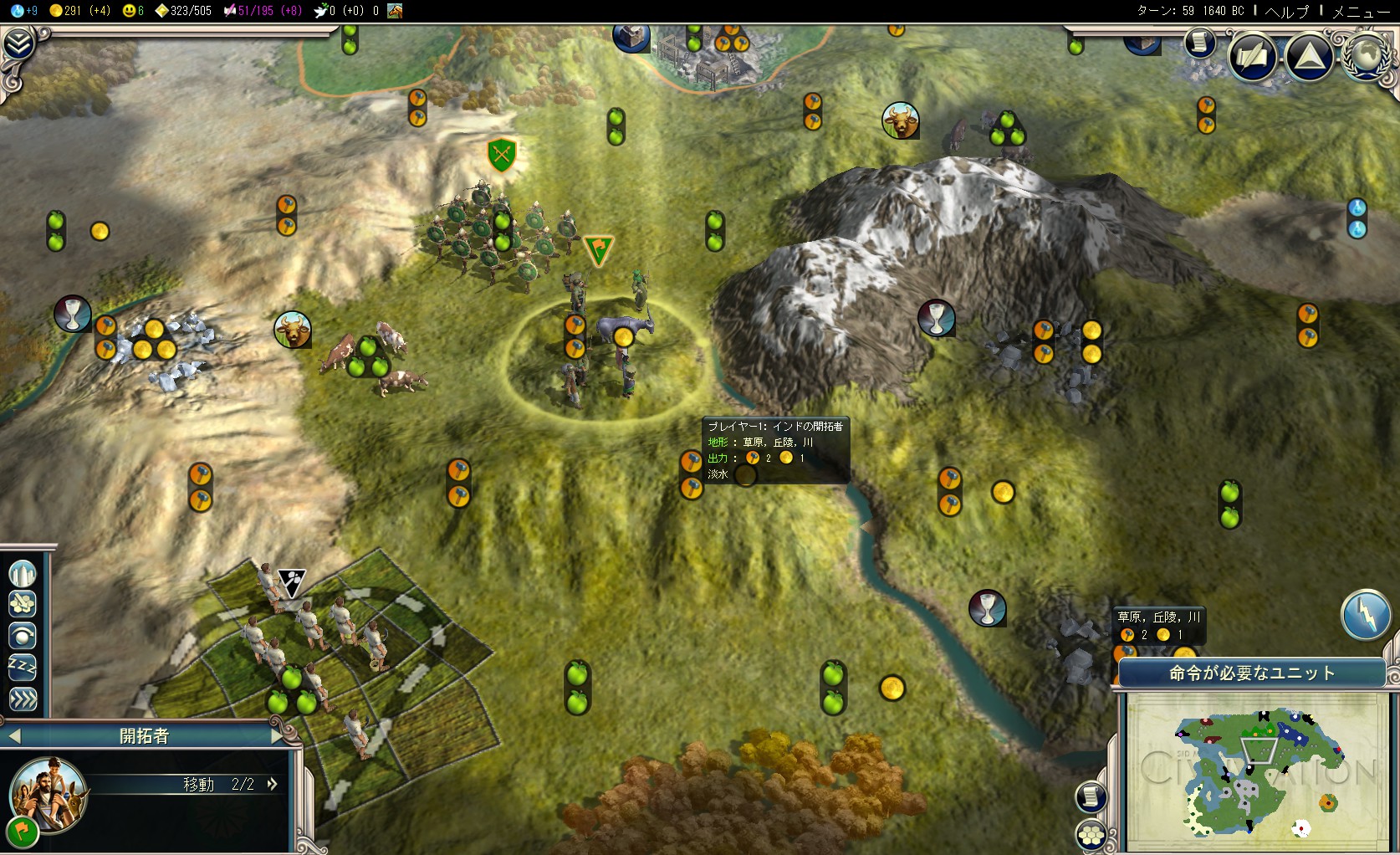
Task: Open the ヘルプ (Help) menu
Action: coord(1286,11)
